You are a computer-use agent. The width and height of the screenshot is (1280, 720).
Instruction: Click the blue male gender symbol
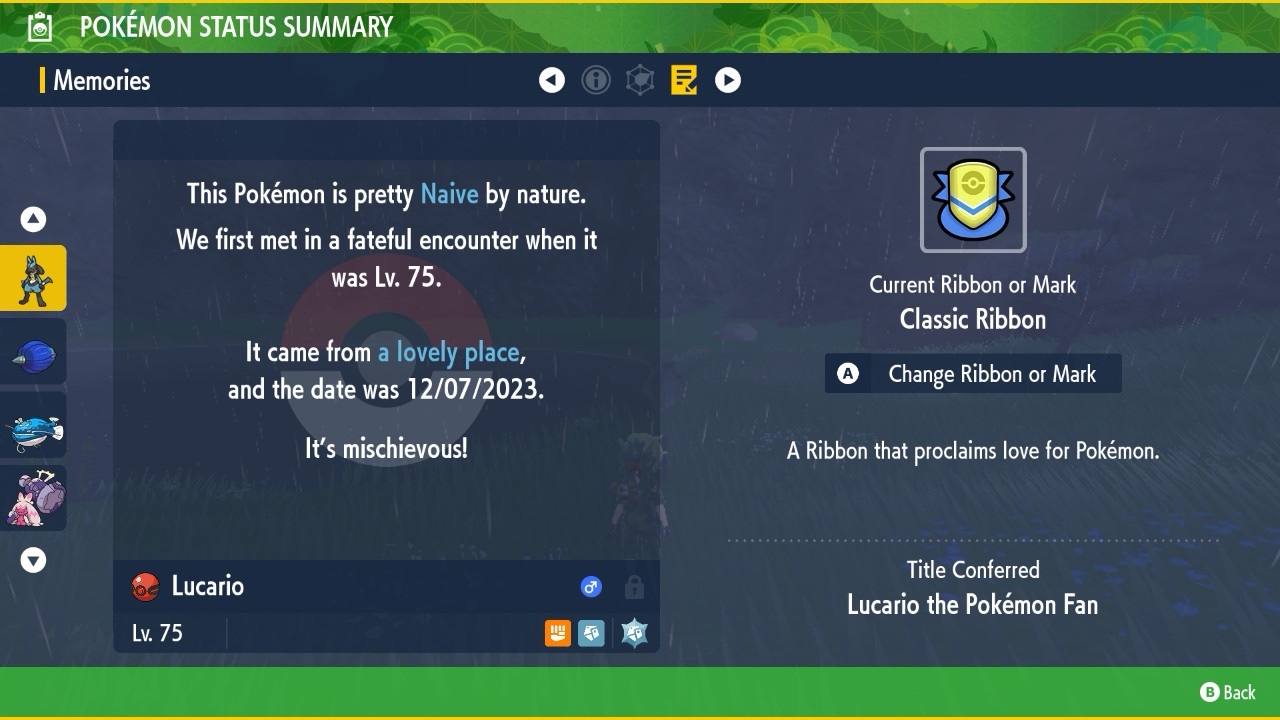[x=591, y=587]
